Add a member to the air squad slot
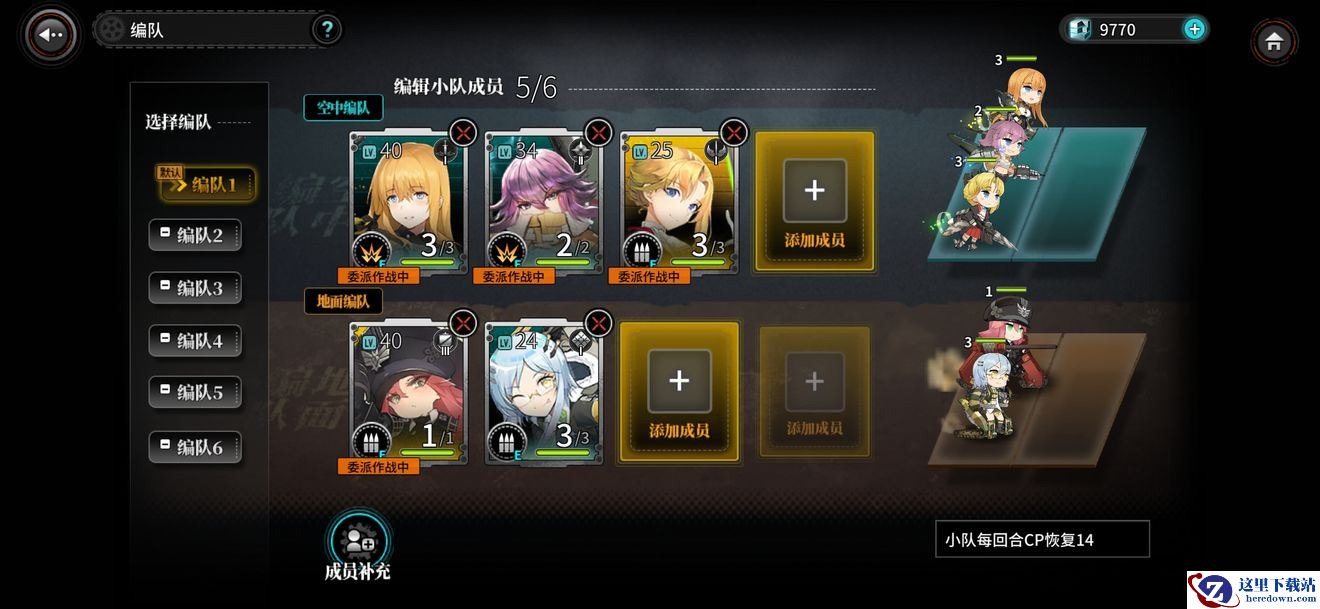1320x609 pixels. [x=814, y=201]
